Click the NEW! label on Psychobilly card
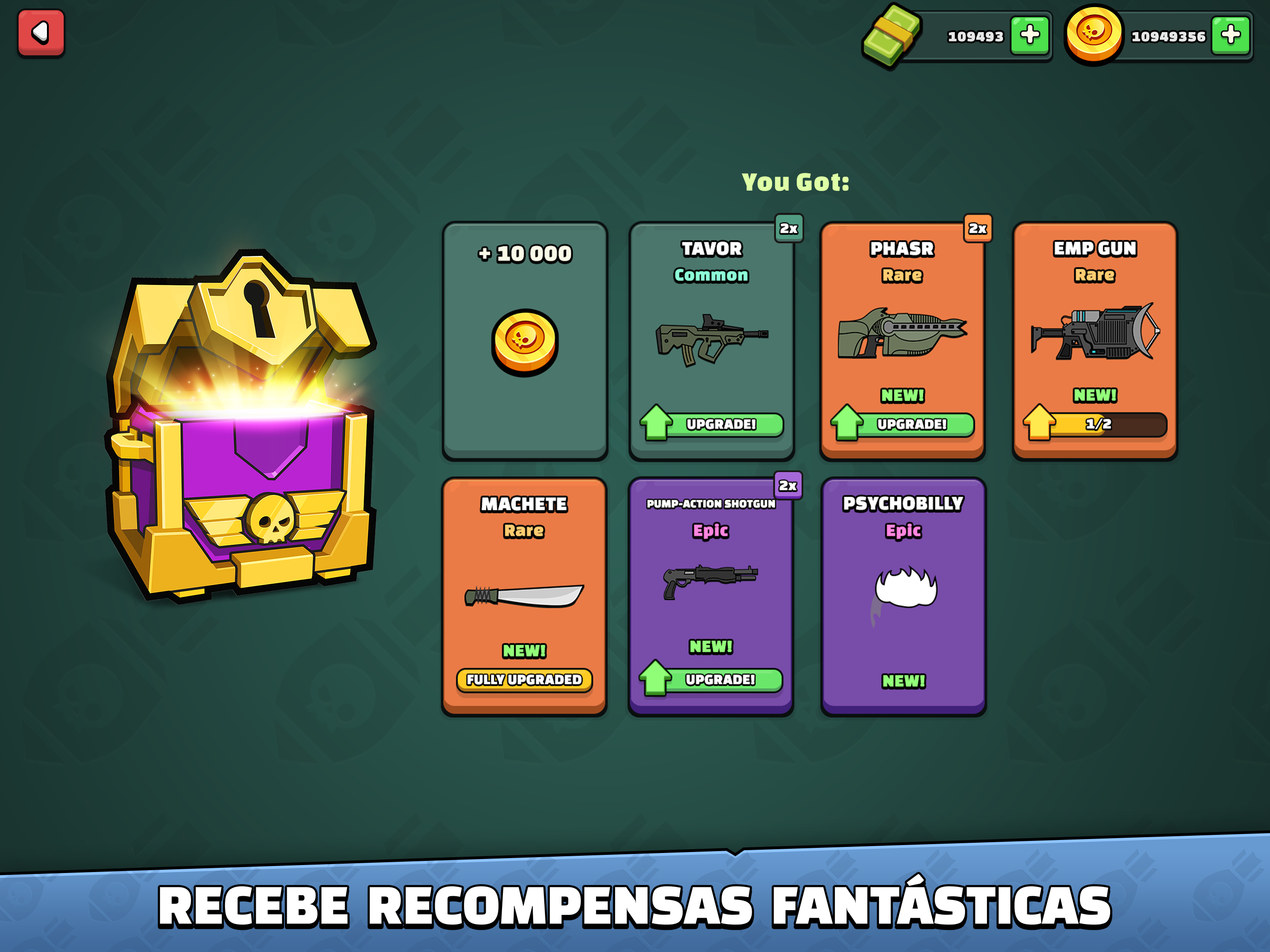 click(903, 681)
